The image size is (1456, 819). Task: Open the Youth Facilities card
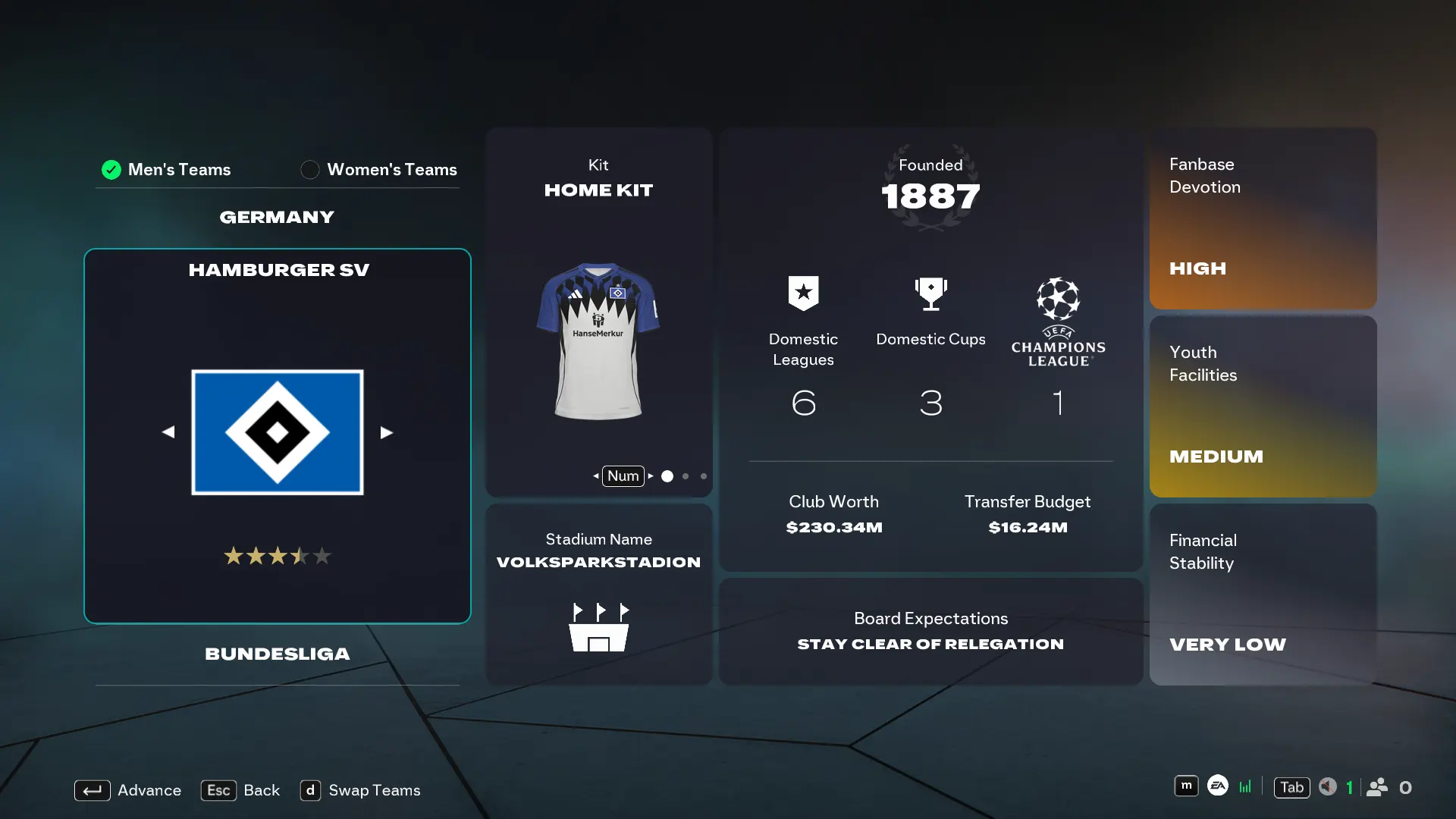pos(1263,406)
